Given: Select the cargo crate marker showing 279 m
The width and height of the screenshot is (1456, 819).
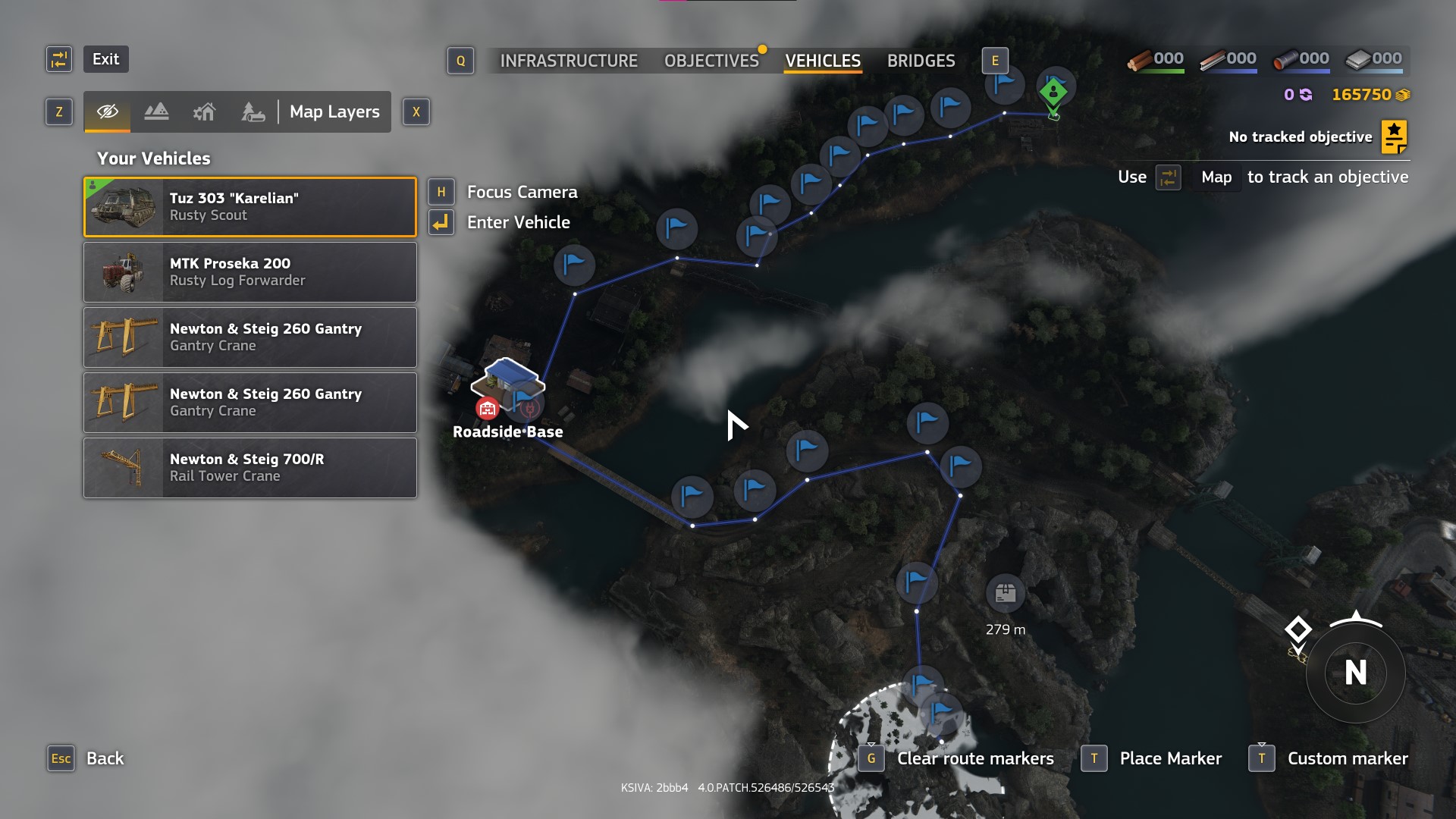Looking at the screenshot, I should 1005,593.
